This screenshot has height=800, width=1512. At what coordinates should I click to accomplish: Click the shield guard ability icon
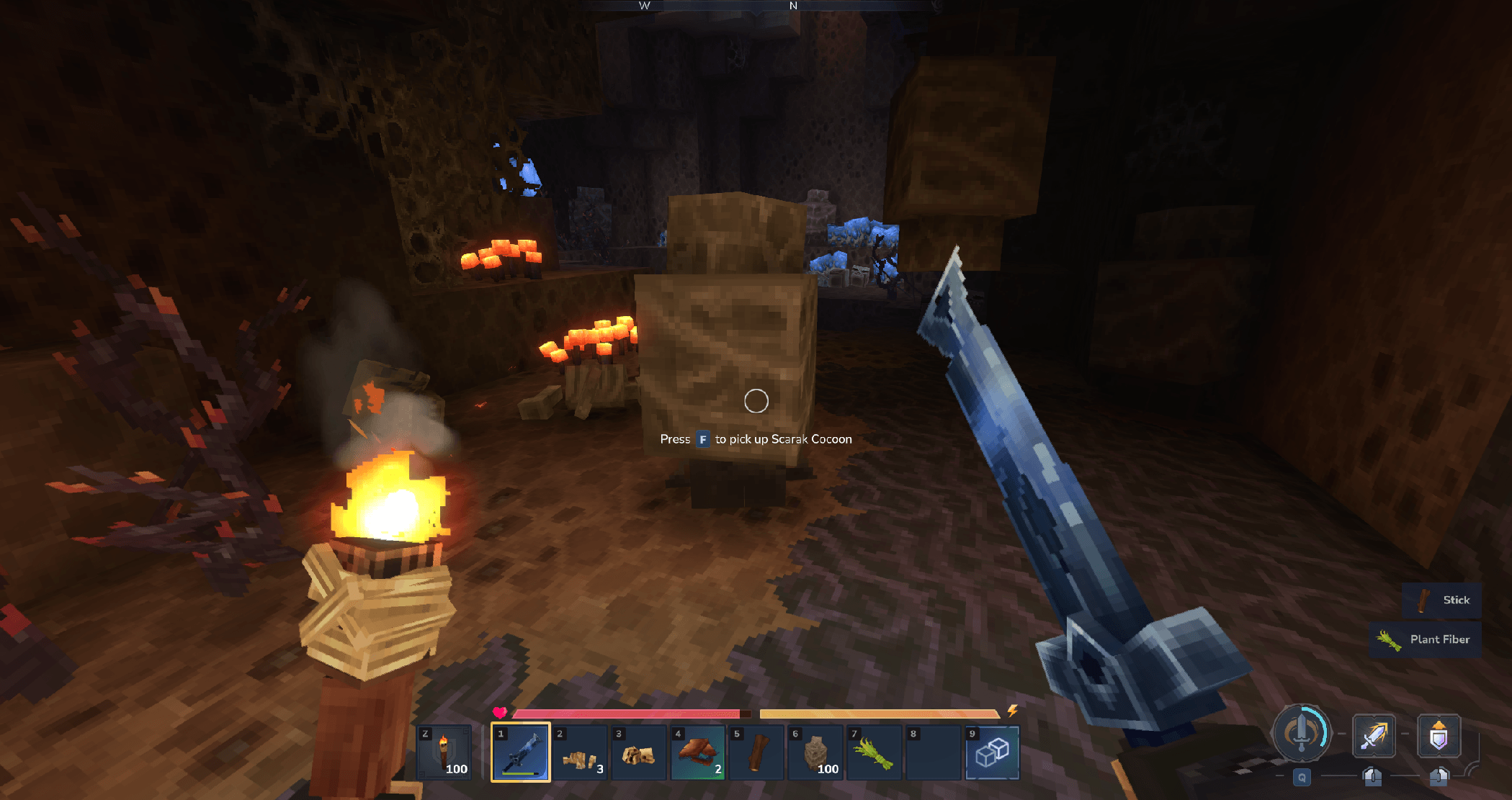coord(1439,736)
